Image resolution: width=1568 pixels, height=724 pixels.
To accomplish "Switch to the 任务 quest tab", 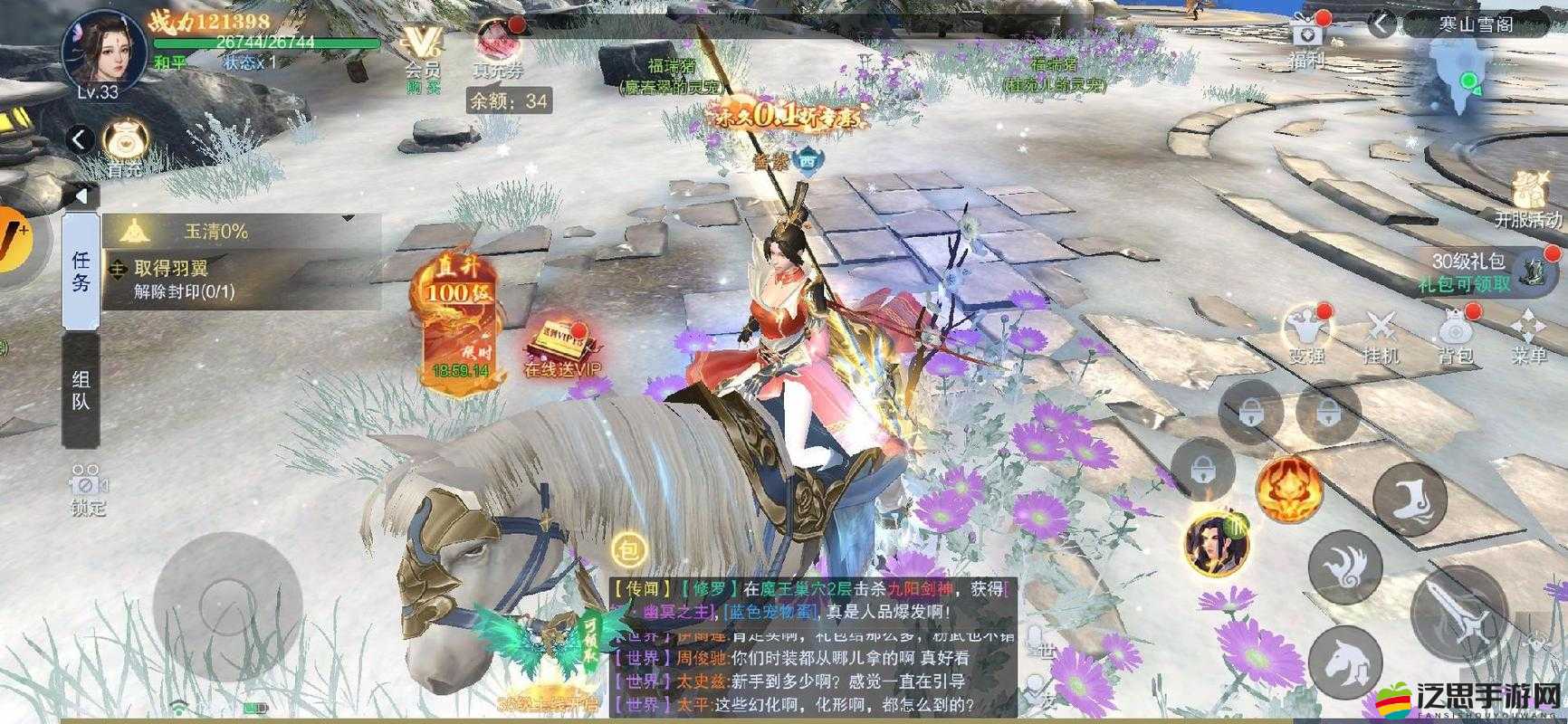I will [x=80, y=271].
